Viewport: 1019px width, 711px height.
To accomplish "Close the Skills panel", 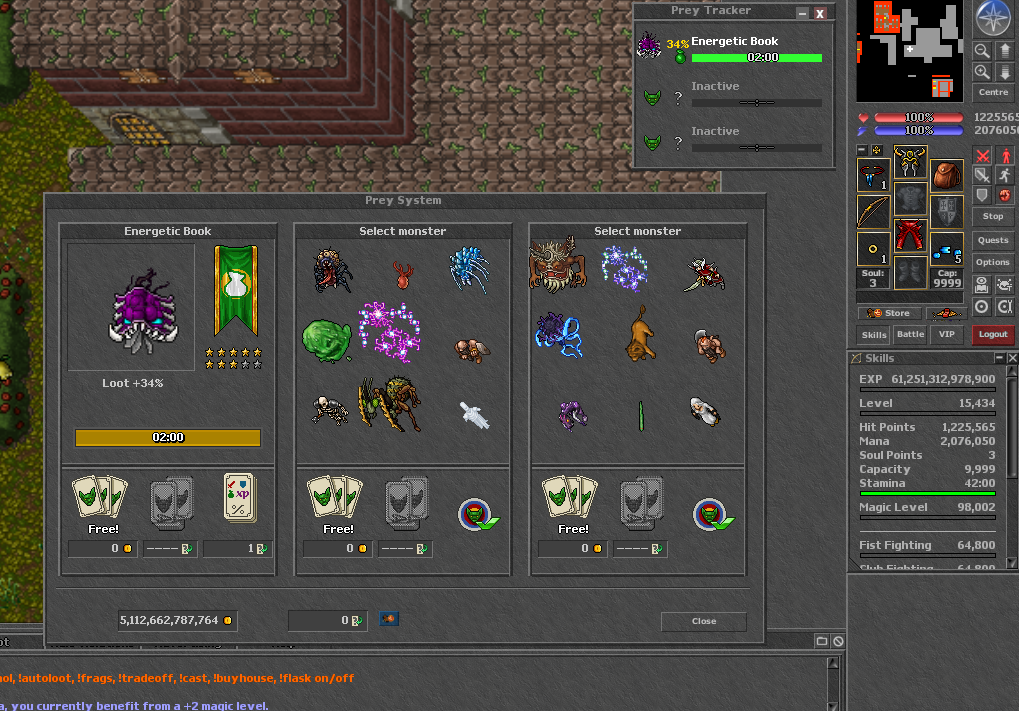I will 1012,358.
